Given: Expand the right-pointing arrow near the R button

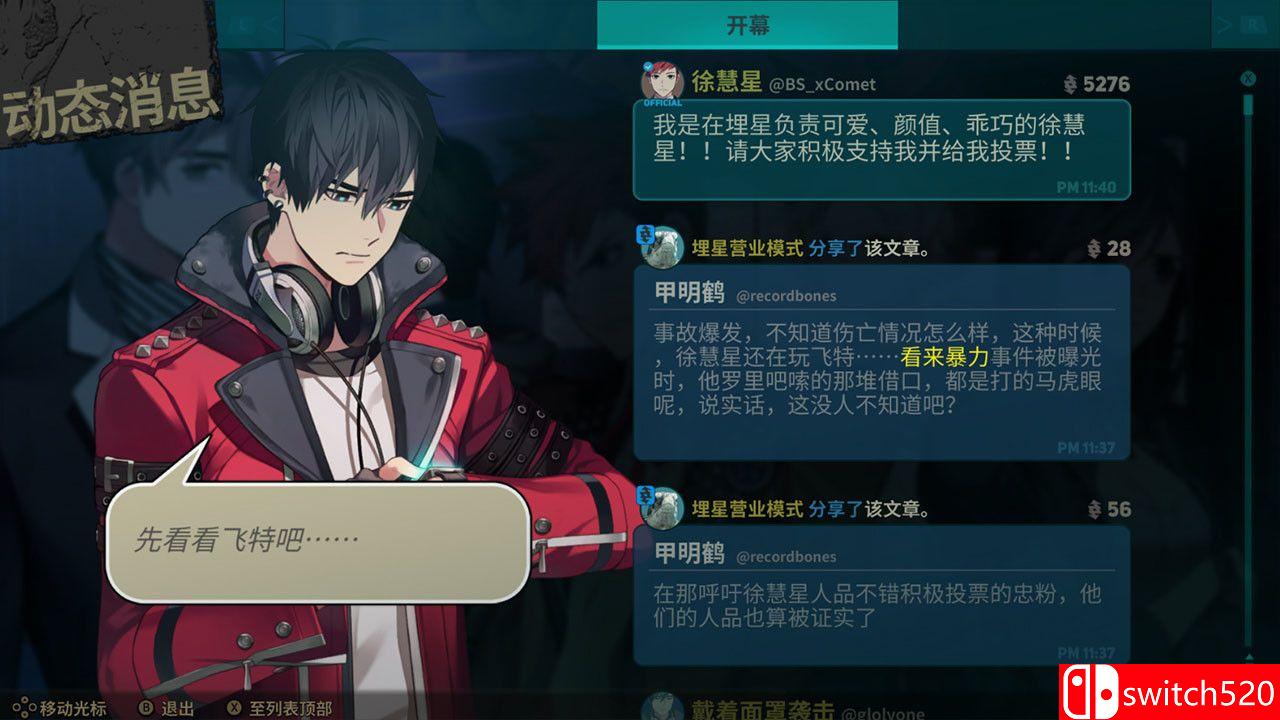Looking at the screenshot, I should point(1222,22).
